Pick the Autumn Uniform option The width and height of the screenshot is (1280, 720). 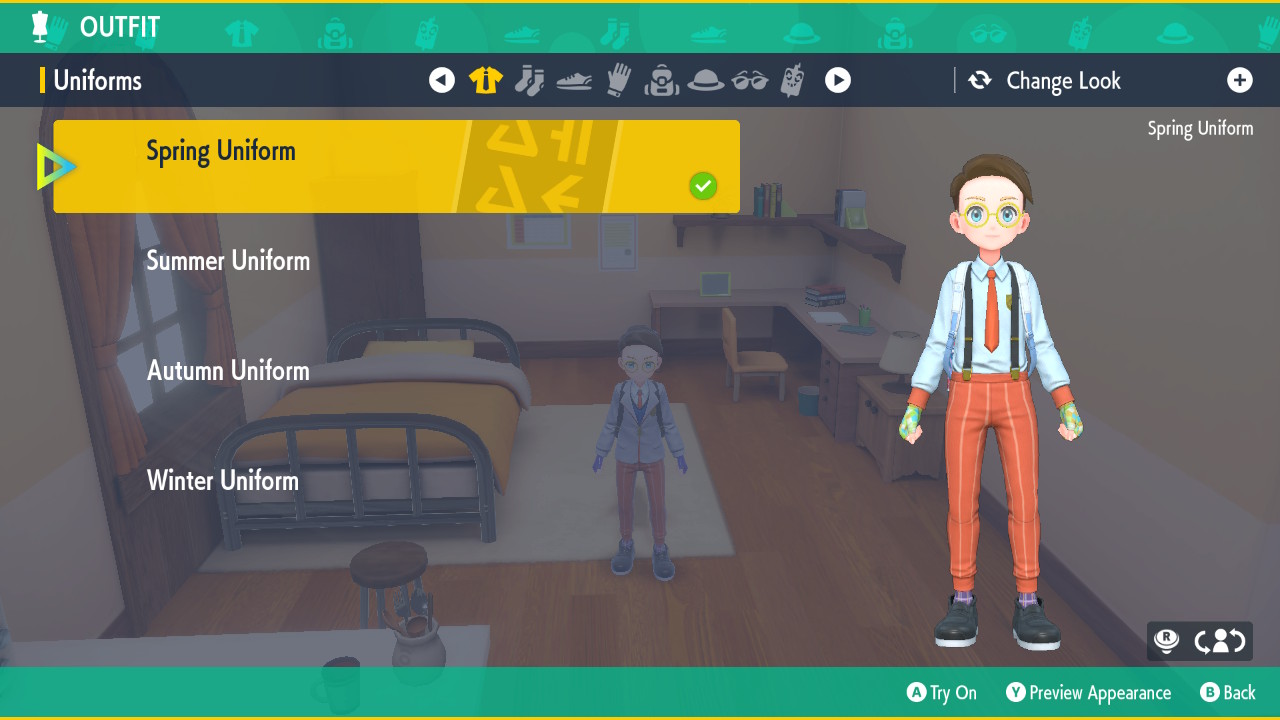(228, 371)
